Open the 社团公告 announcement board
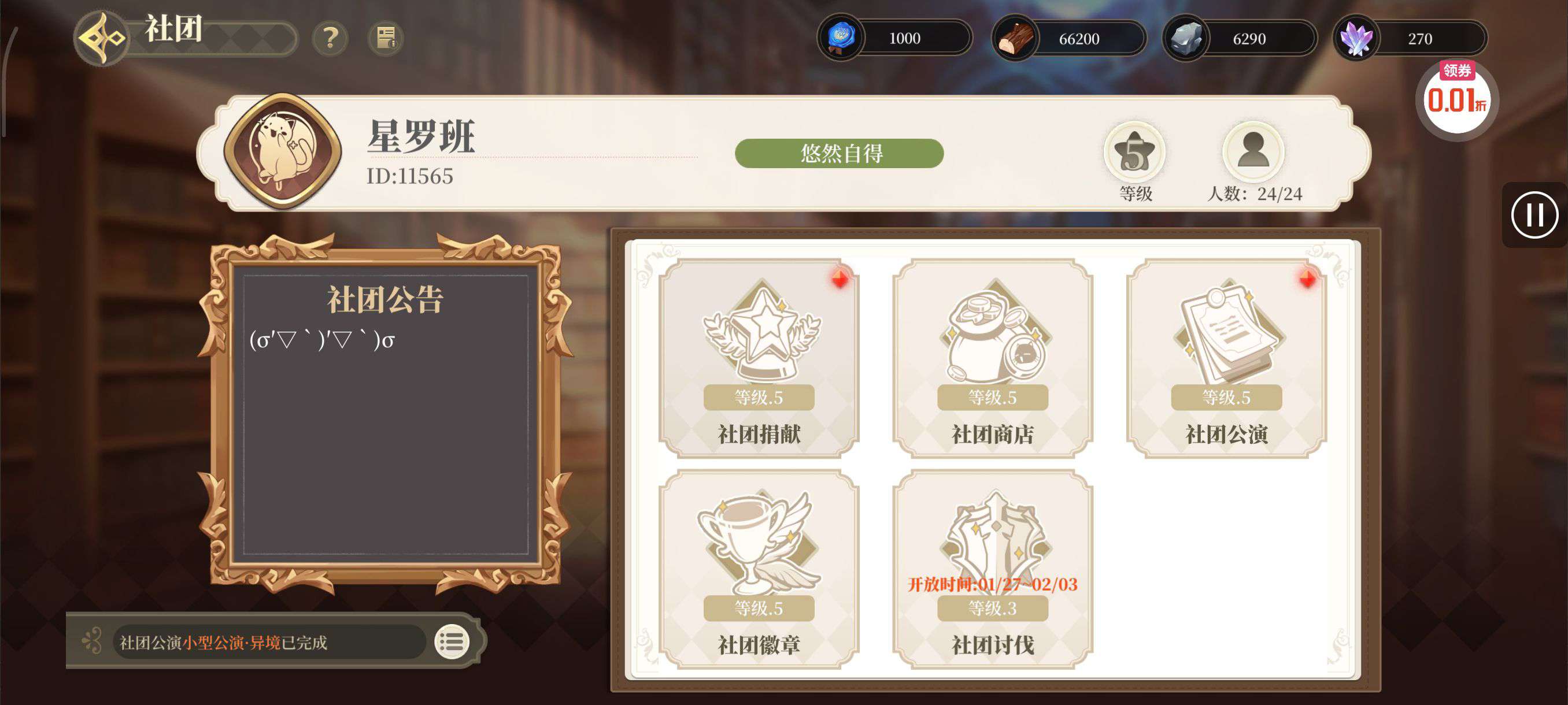 [385, 414]
